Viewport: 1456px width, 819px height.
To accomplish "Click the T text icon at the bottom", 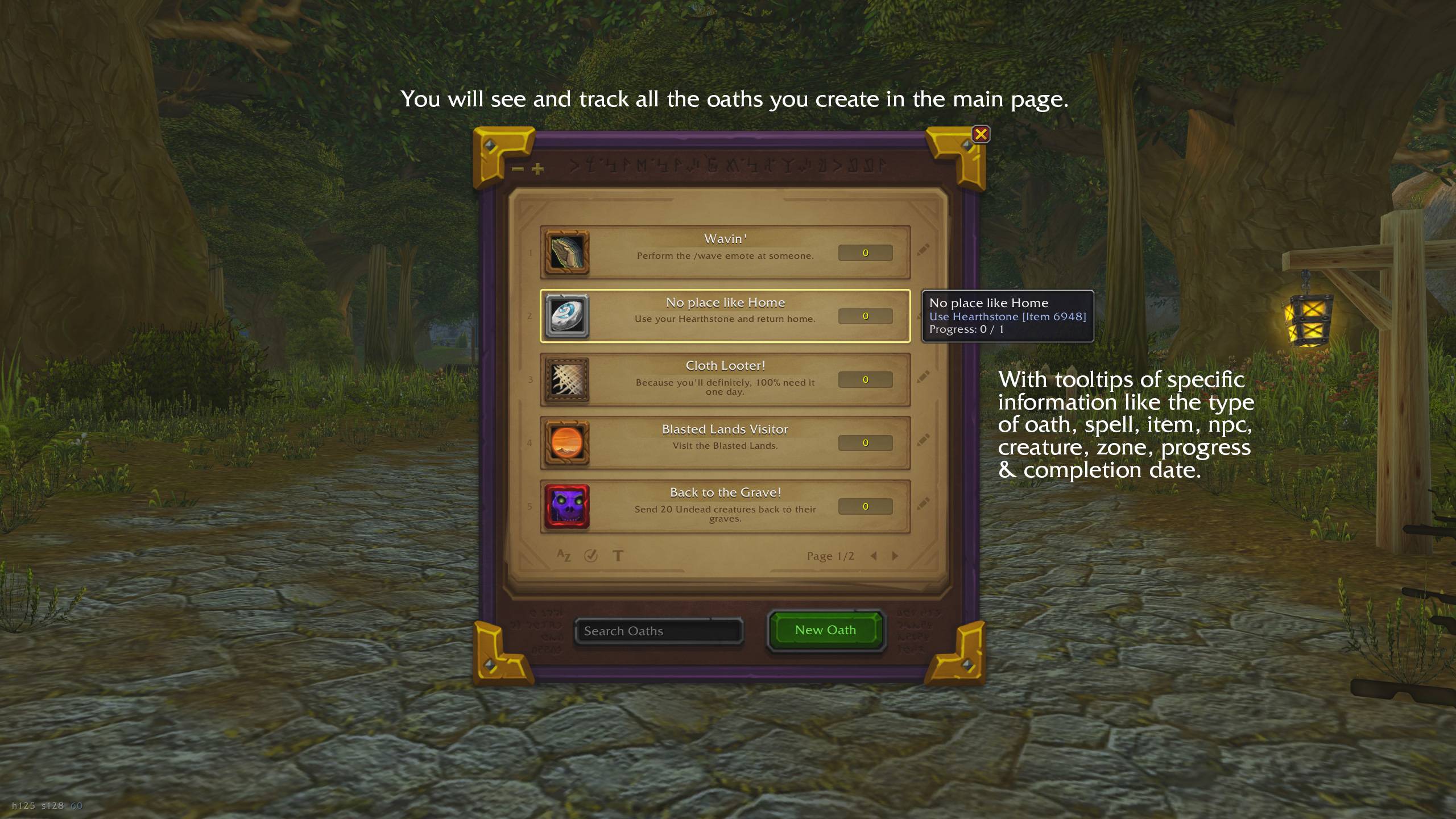I will (x=618, y=556).
